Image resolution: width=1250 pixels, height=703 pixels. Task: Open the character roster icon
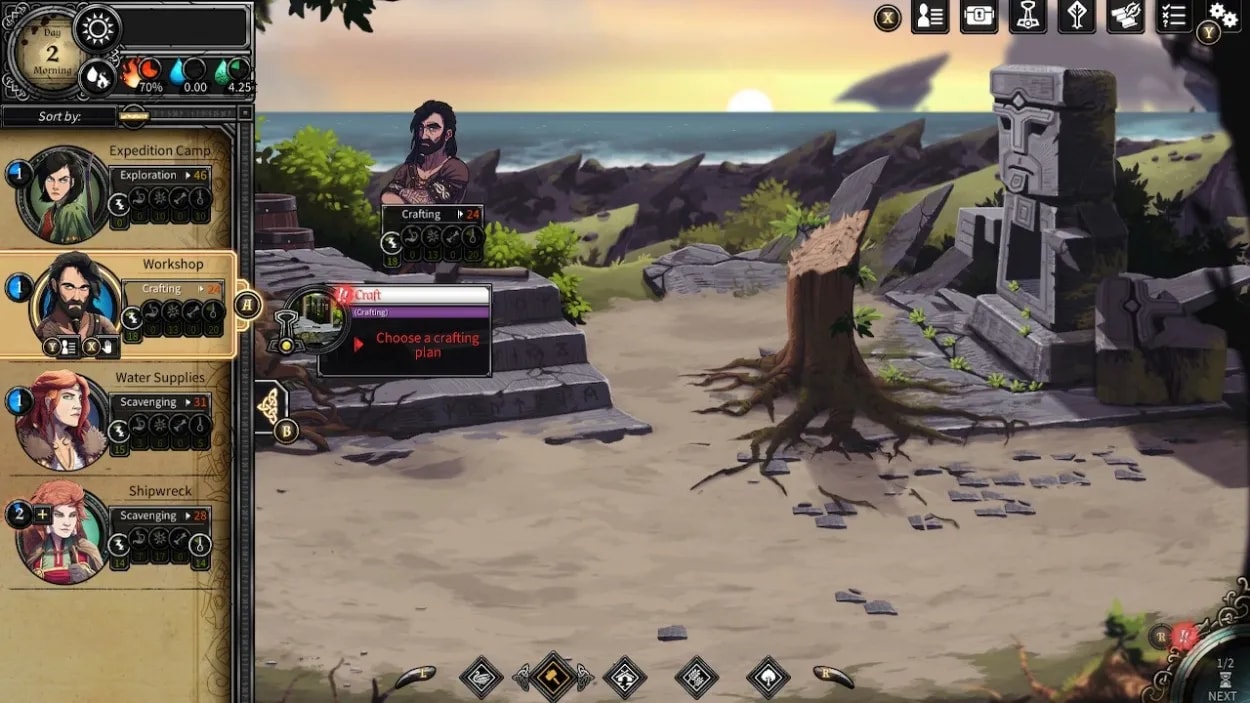click(930, 17)
